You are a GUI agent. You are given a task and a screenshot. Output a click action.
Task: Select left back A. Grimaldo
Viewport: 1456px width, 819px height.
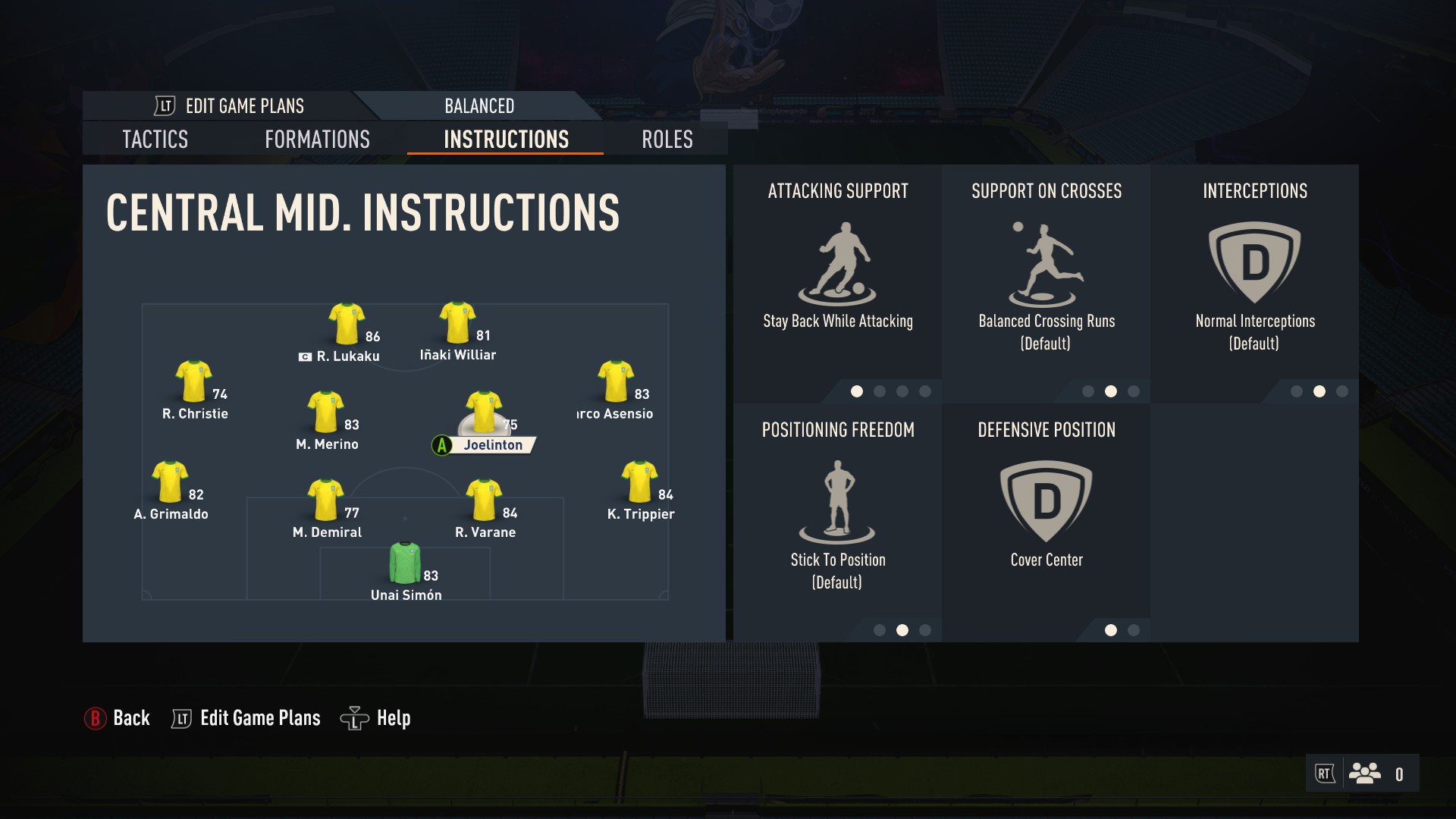[x=170, y=482]
